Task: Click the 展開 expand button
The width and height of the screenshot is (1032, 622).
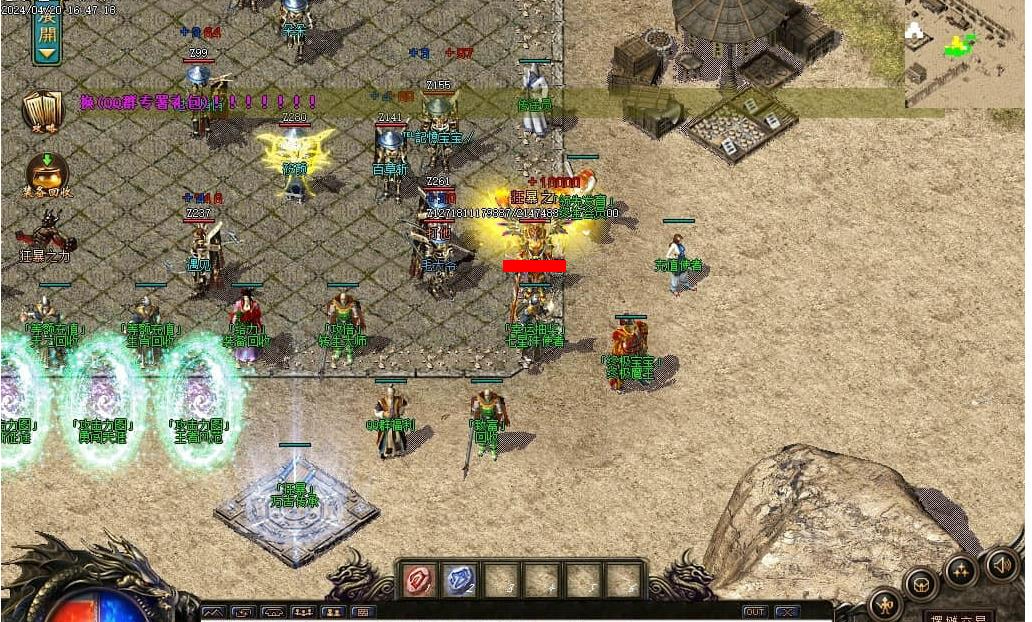Action: pos(46,36)
